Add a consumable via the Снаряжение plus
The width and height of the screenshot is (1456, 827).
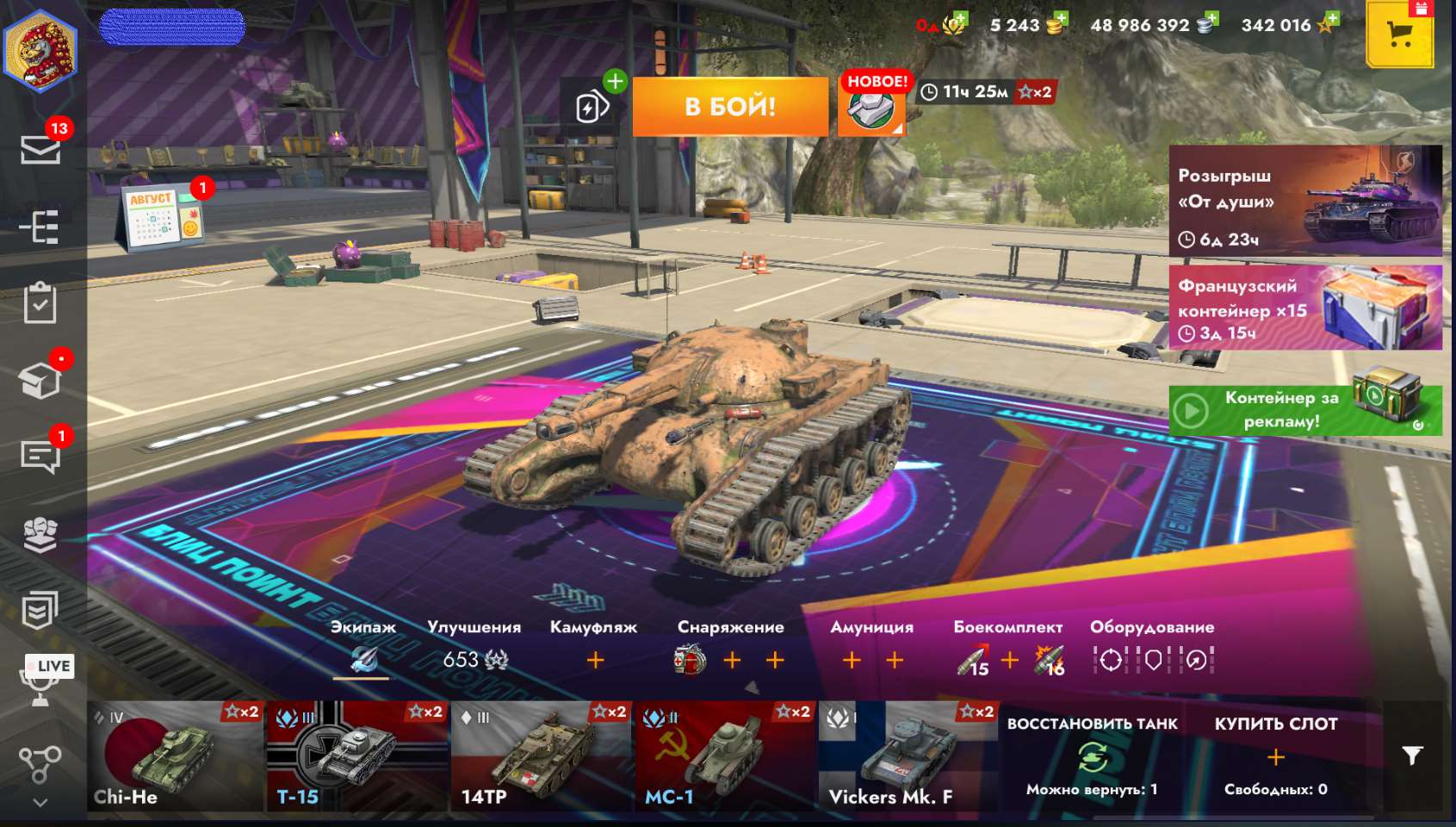pyautogui.click(x=730, y=662)
